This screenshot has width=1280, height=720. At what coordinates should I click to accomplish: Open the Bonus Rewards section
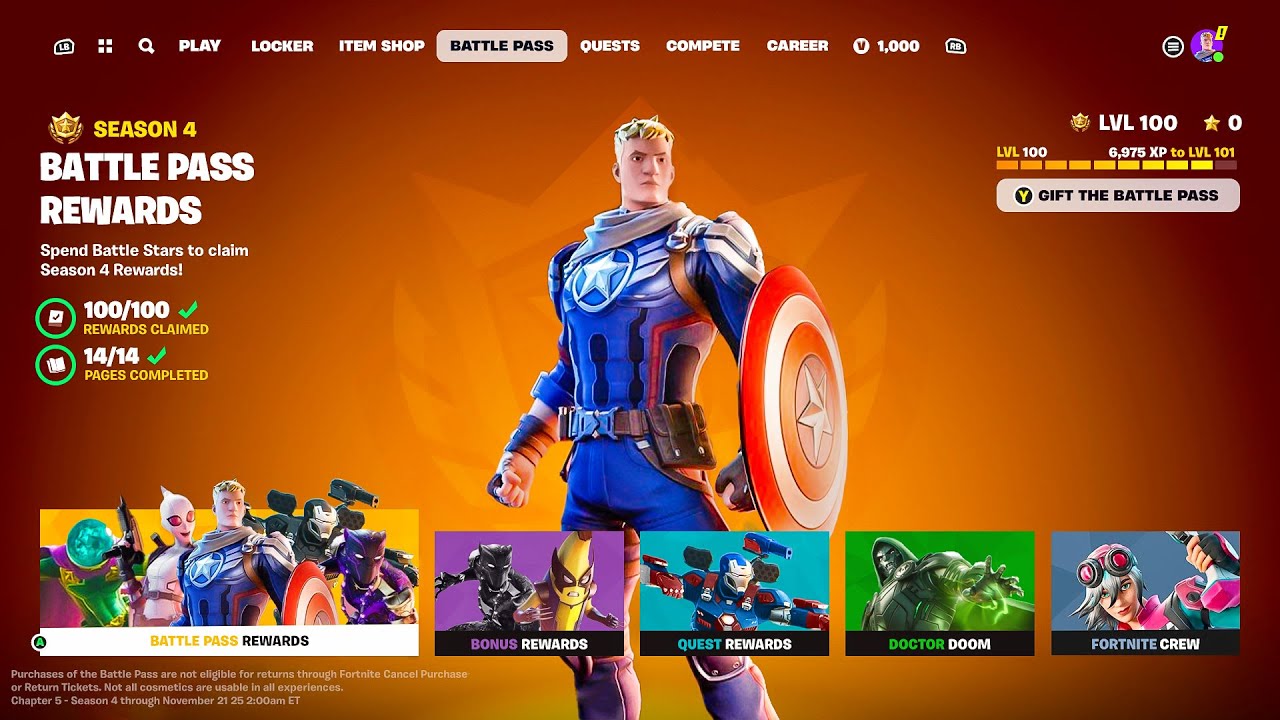[x=530, y=592]
